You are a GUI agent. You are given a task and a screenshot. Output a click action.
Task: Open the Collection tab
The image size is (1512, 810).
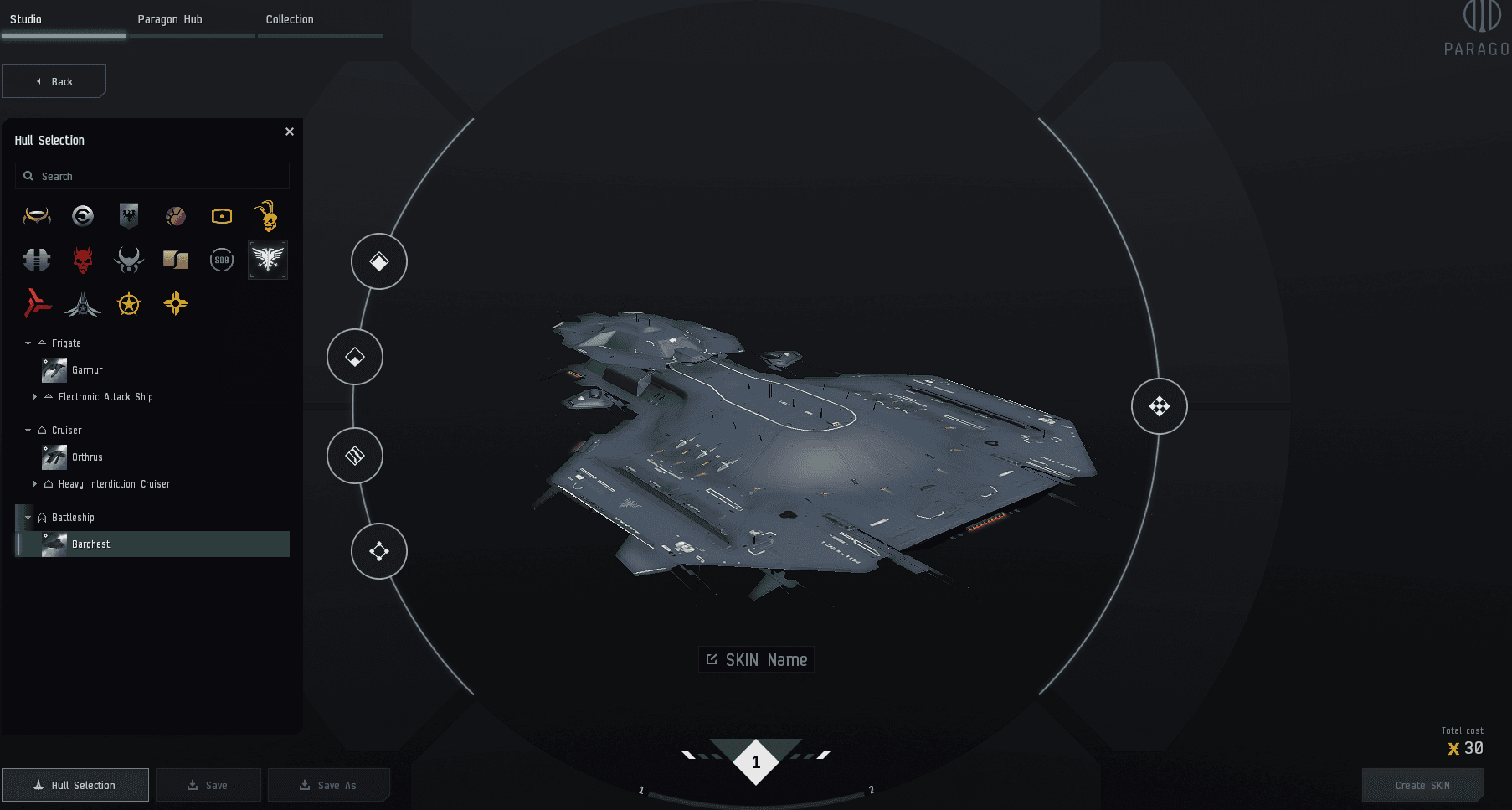(x=290, y=19)
